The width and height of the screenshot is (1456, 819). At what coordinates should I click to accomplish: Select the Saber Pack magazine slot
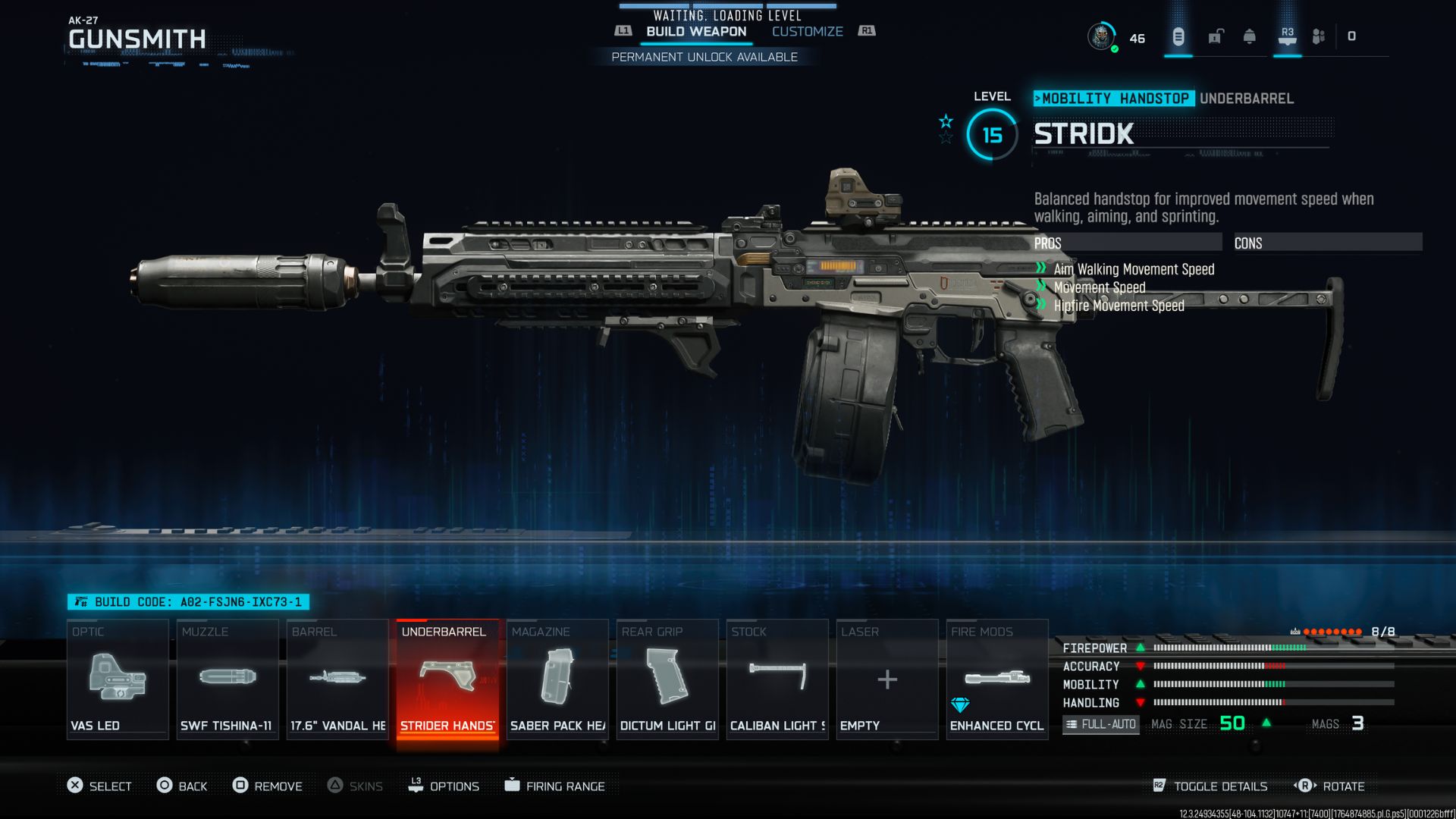(557, 679)
